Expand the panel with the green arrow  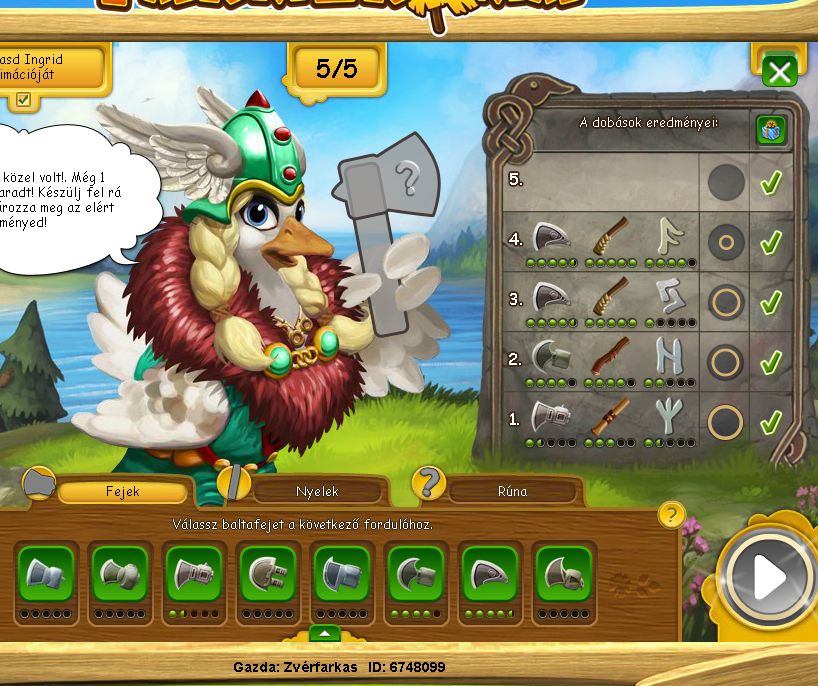(x=324, y=633)
